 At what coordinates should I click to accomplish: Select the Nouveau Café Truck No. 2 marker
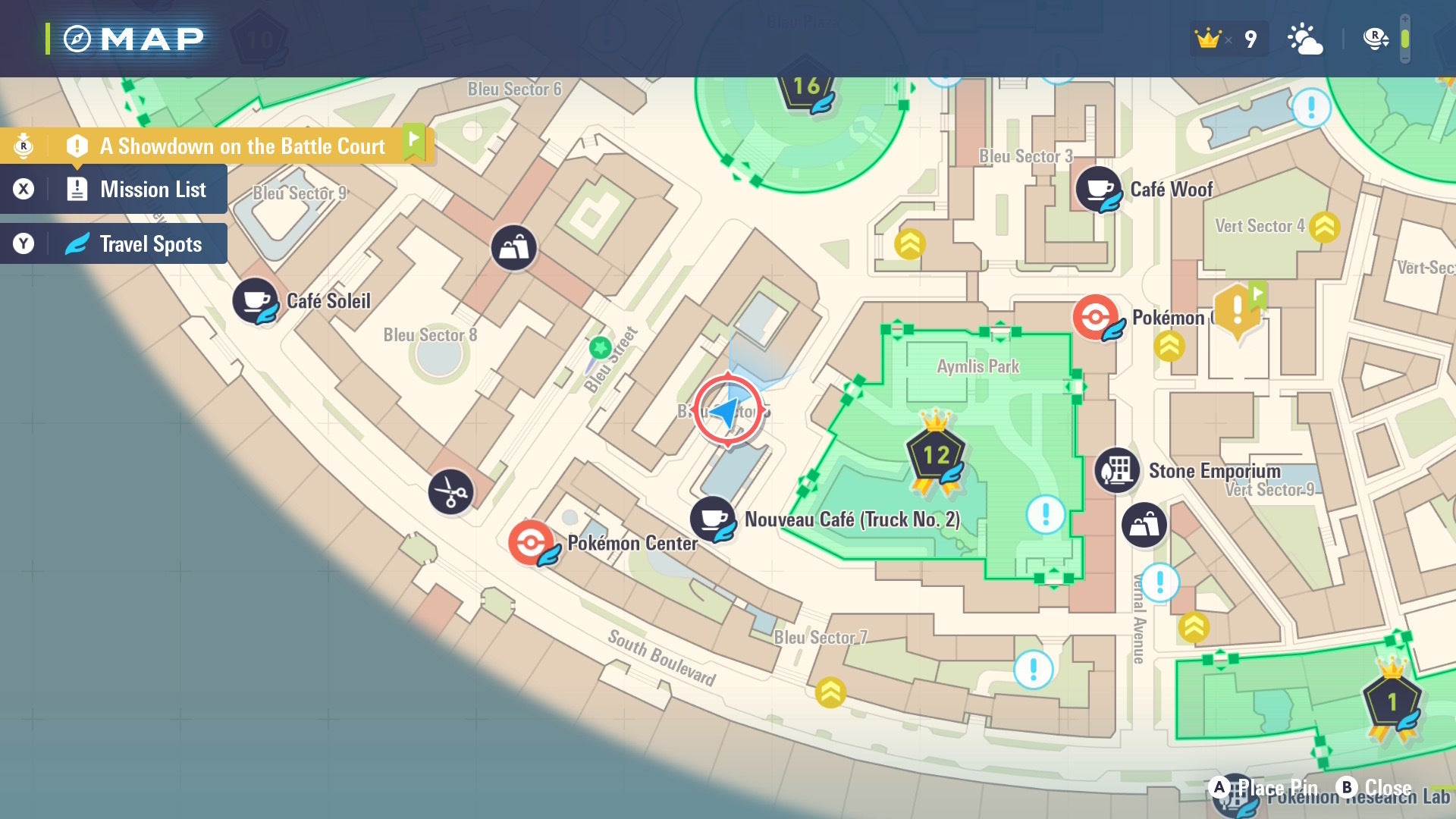pos(712,519)
